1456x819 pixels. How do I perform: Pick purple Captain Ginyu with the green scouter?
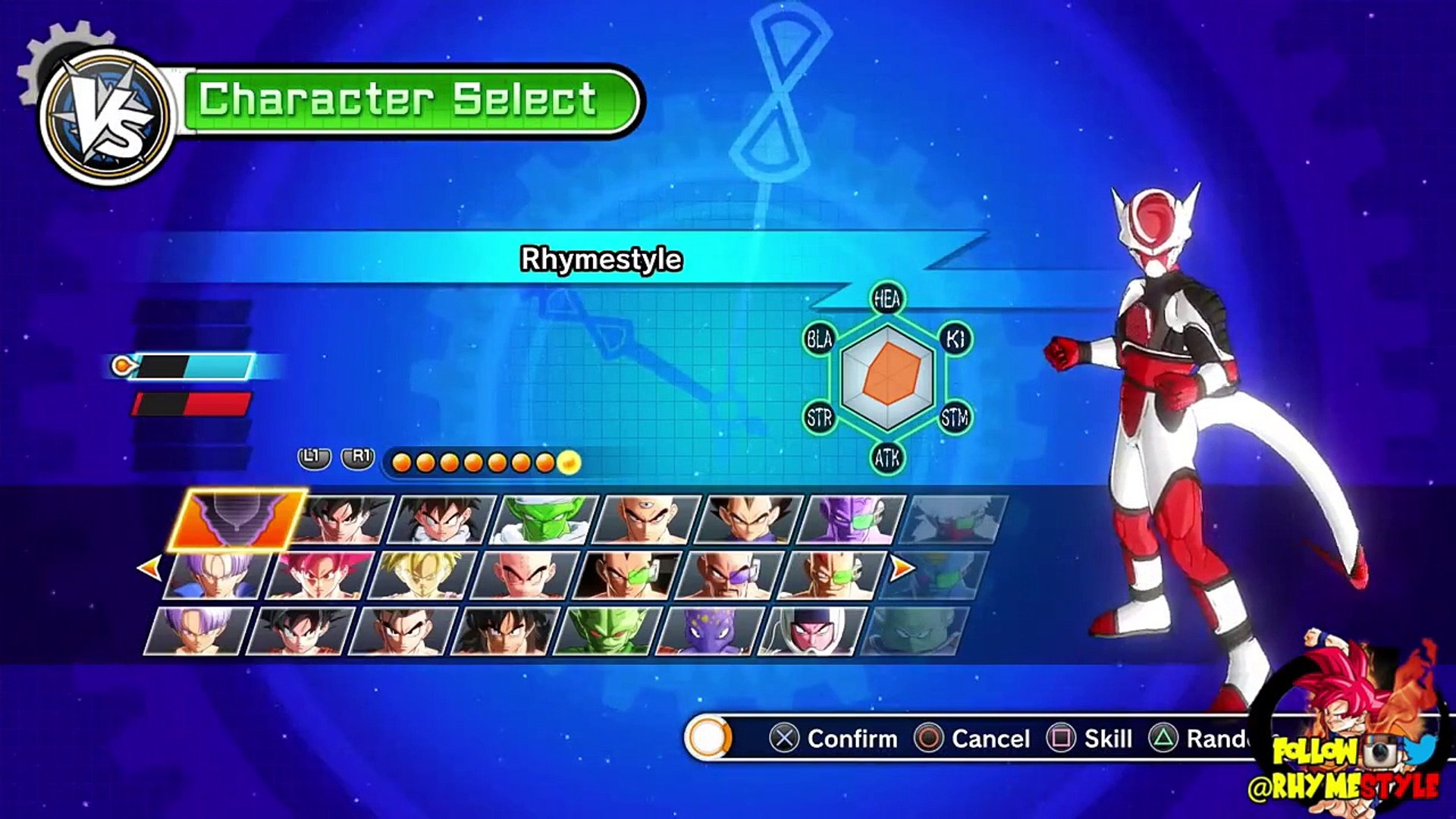click(852, 519)
